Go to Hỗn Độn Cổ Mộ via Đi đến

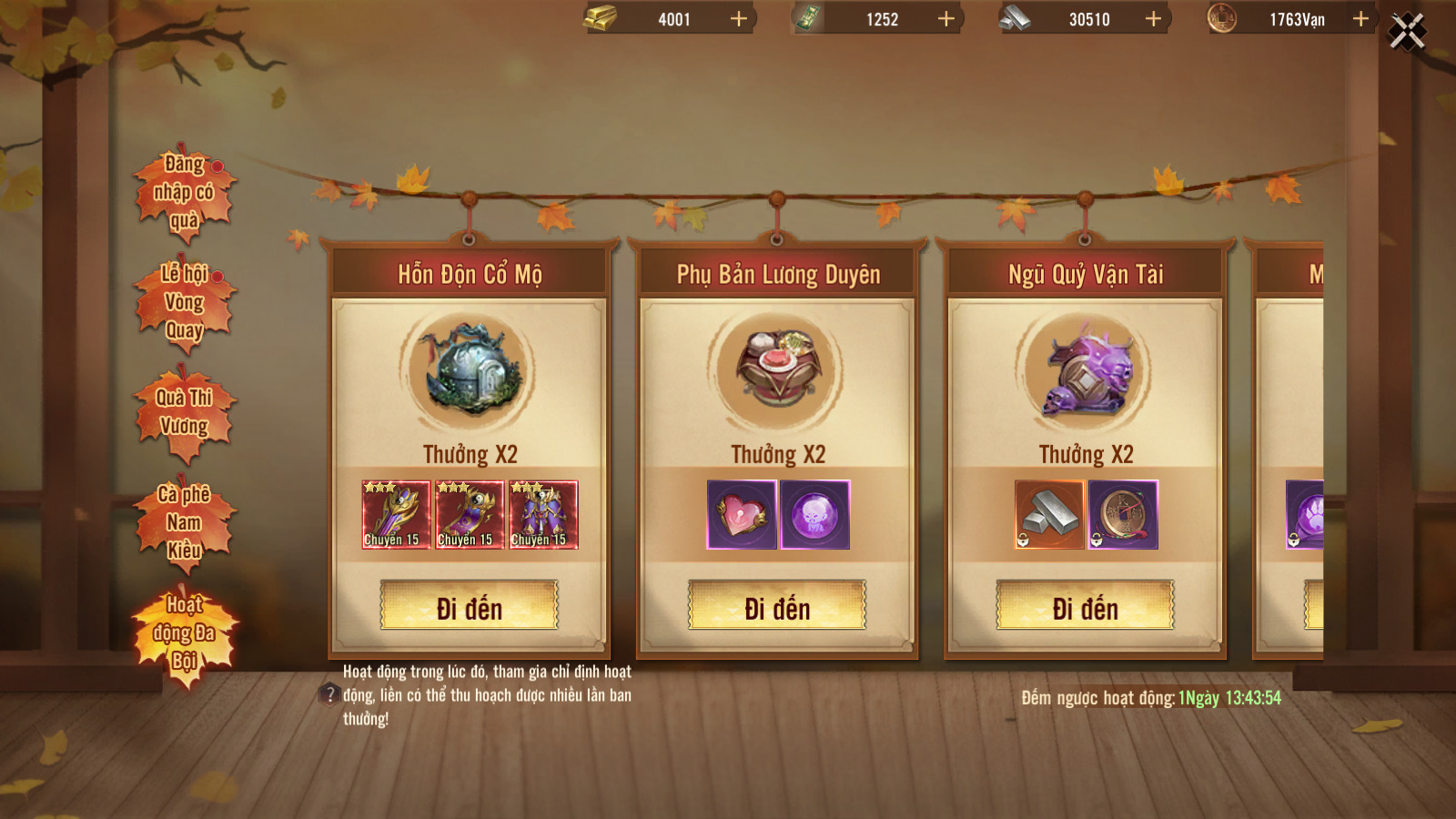(470, 606)
